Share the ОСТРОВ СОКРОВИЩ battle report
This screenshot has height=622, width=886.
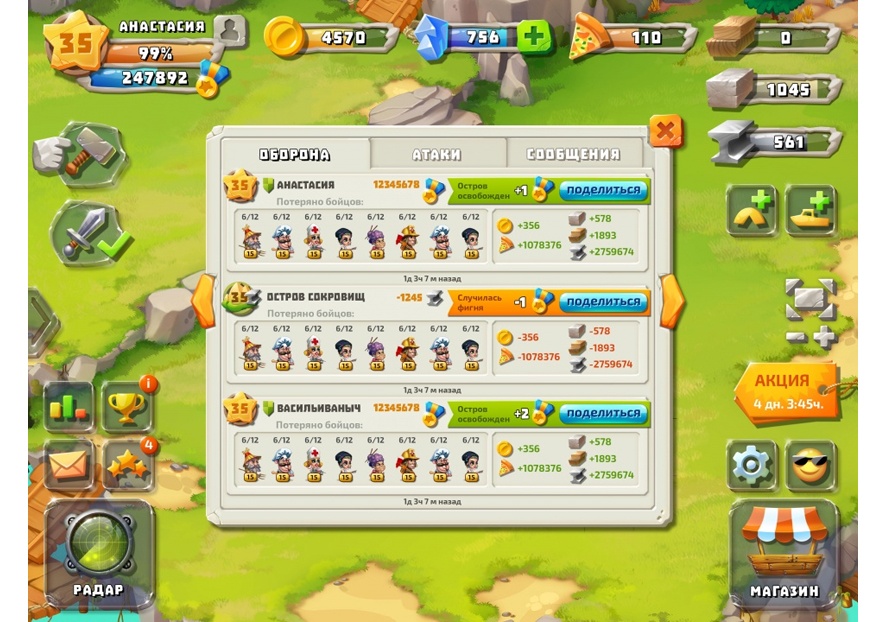602,302
